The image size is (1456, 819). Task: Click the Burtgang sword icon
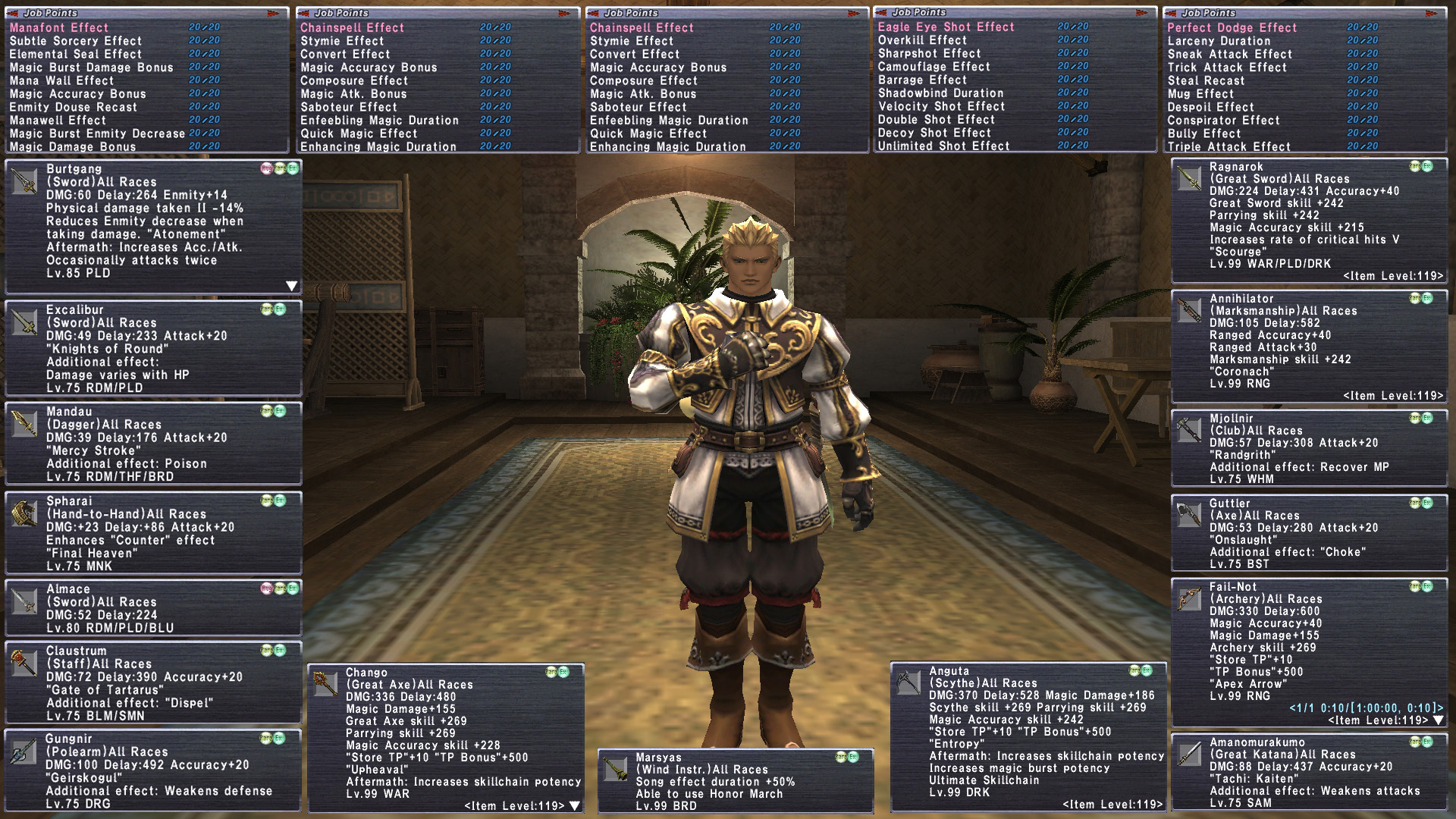pyautogui.click(x=24, y=182)
